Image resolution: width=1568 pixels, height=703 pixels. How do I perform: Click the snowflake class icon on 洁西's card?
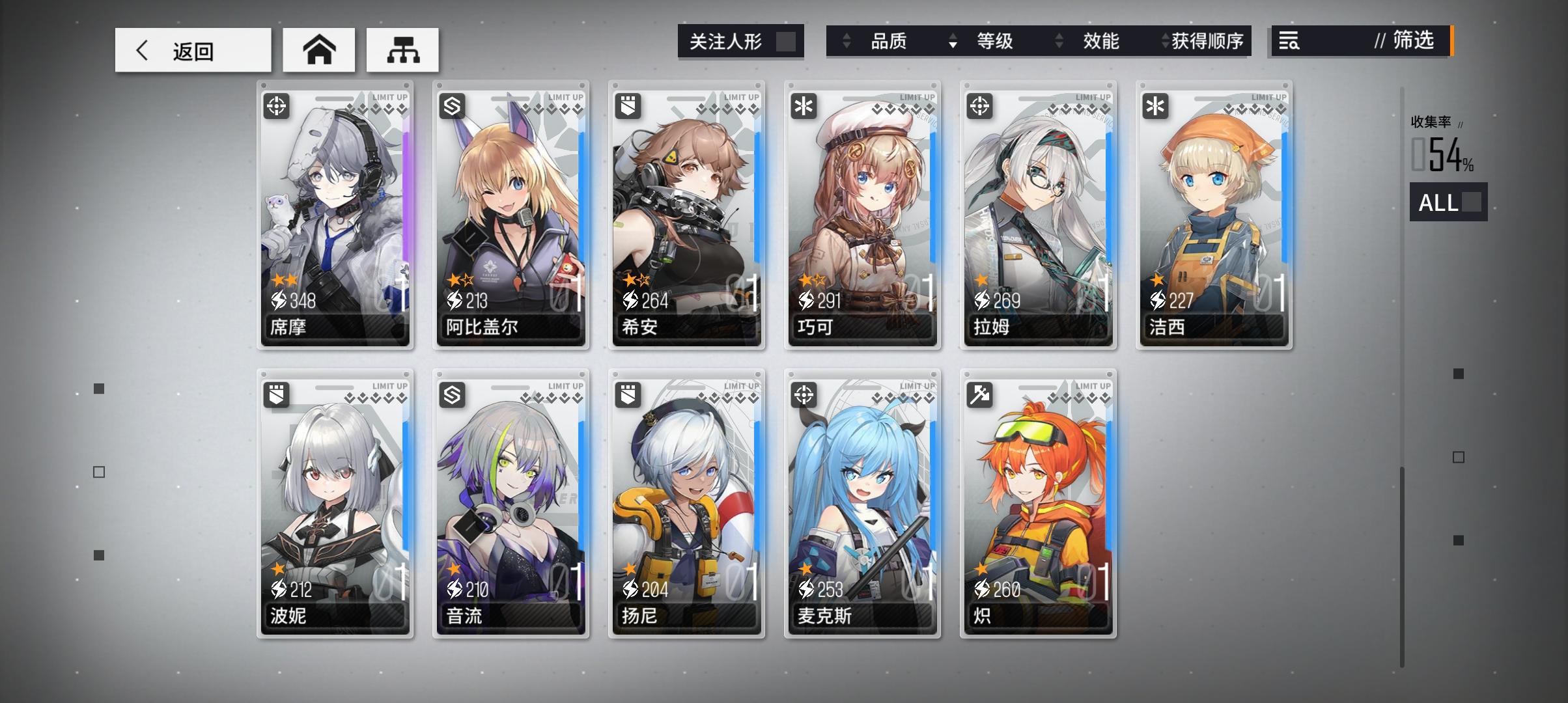pos(1155,105)
